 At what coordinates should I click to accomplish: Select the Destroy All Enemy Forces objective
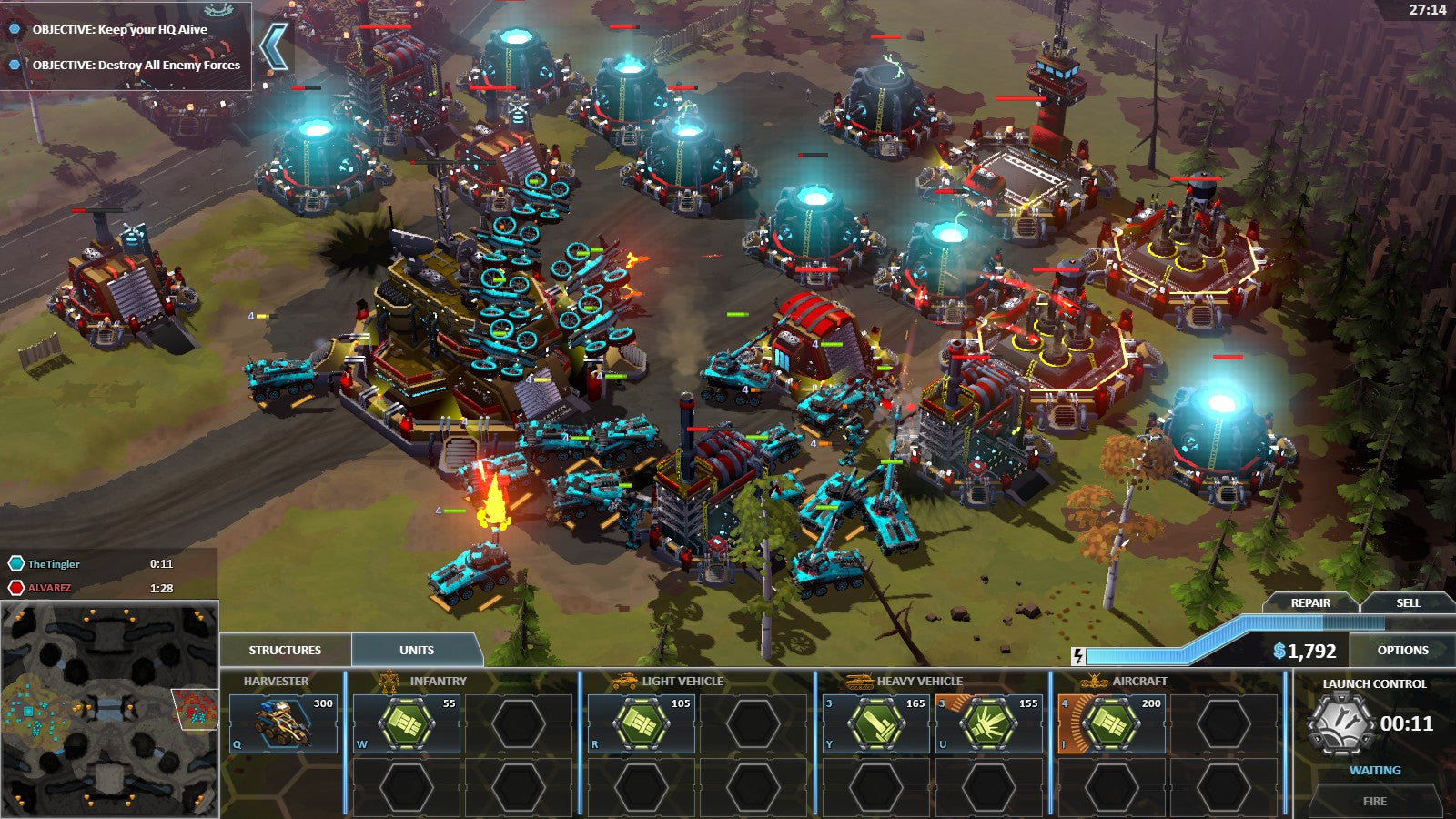coord(136,65)
